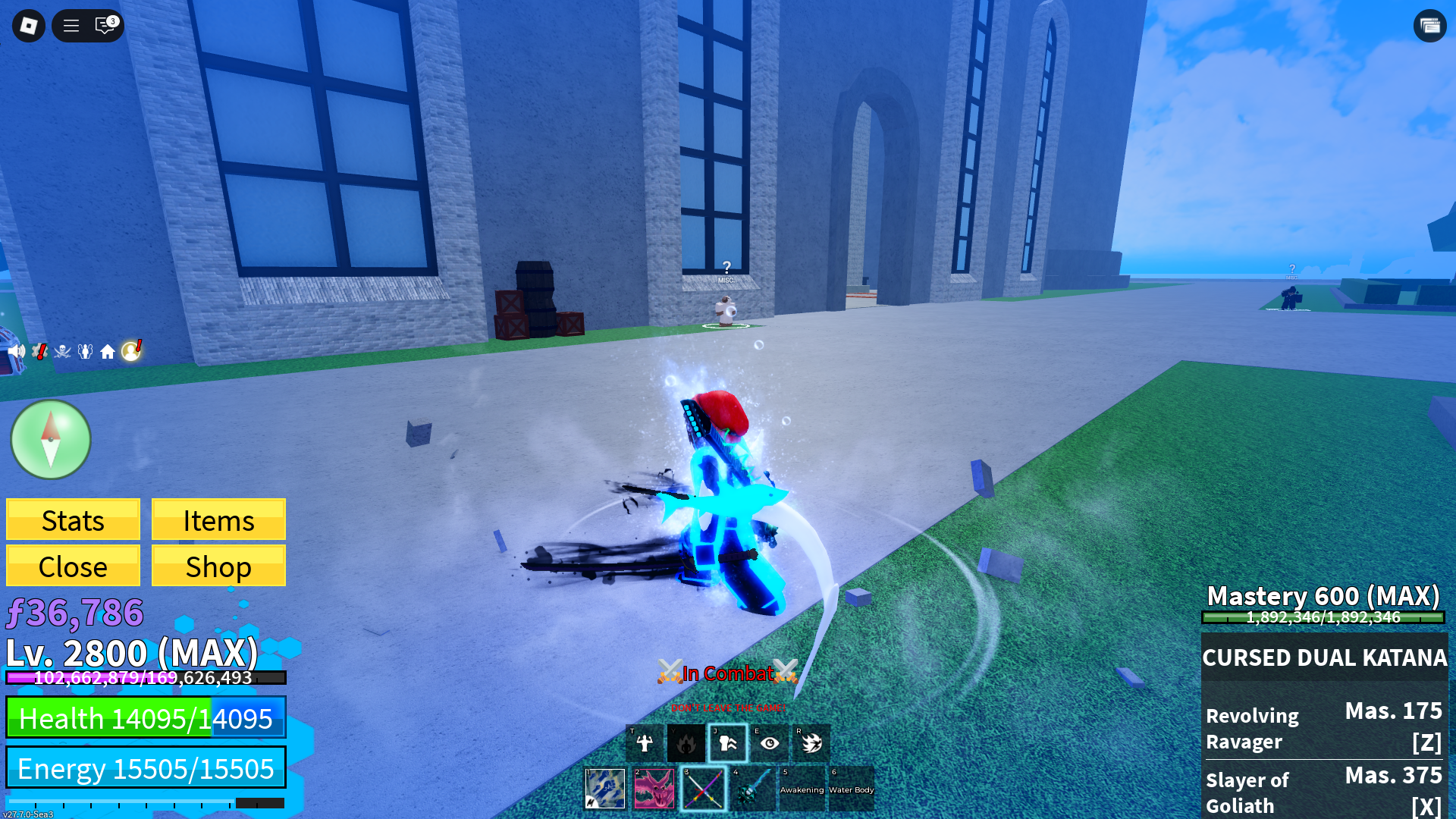Select the pink dragon fruit slot
Viewport: 1456px width, 819px height.
[x=654, y=789]
